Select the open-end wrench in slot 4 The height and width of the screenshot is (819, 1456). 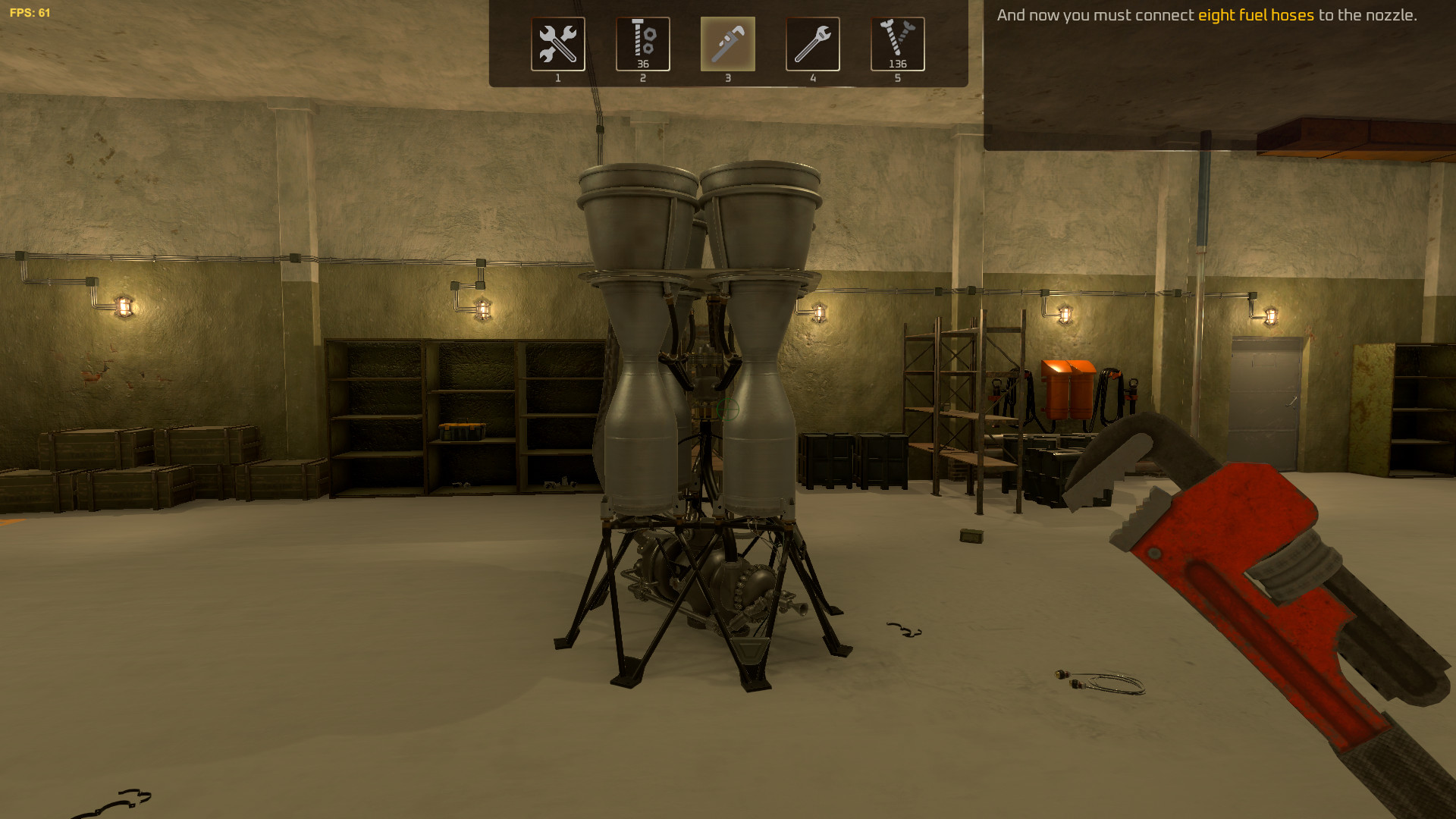tap(813, 43)
